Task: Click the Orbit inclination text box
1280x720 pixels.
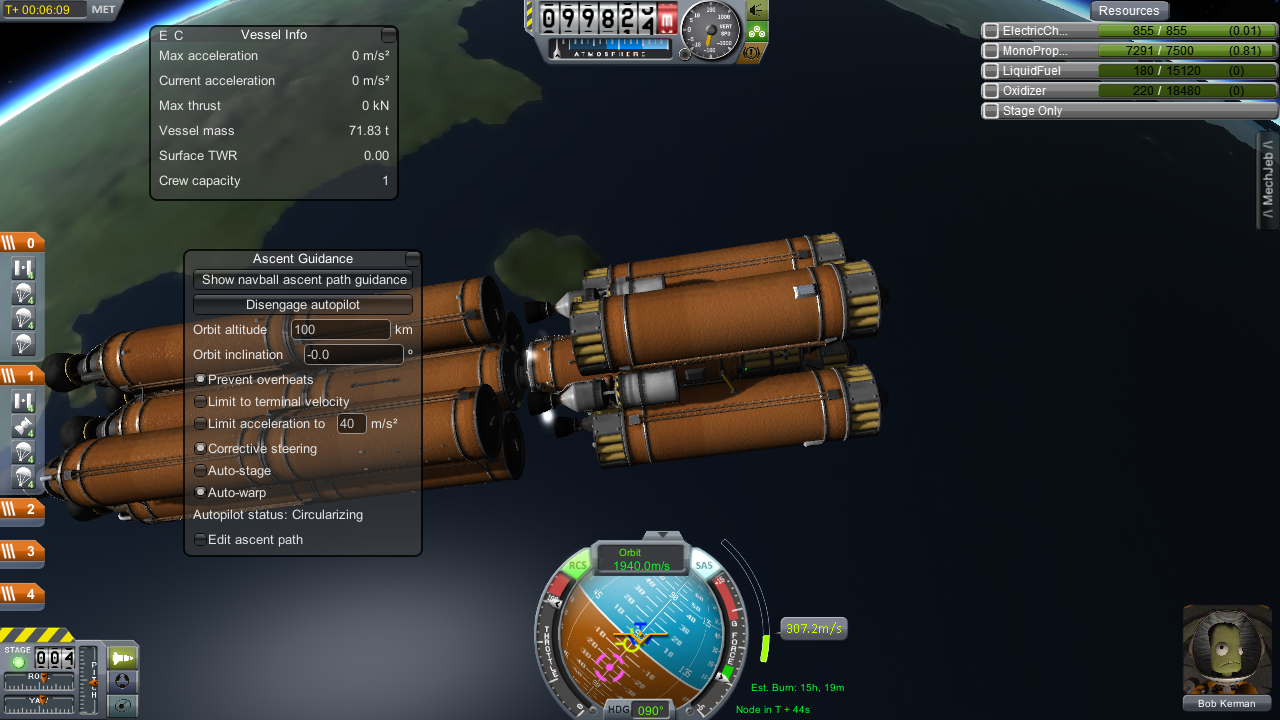Action: tap(353, 355)
